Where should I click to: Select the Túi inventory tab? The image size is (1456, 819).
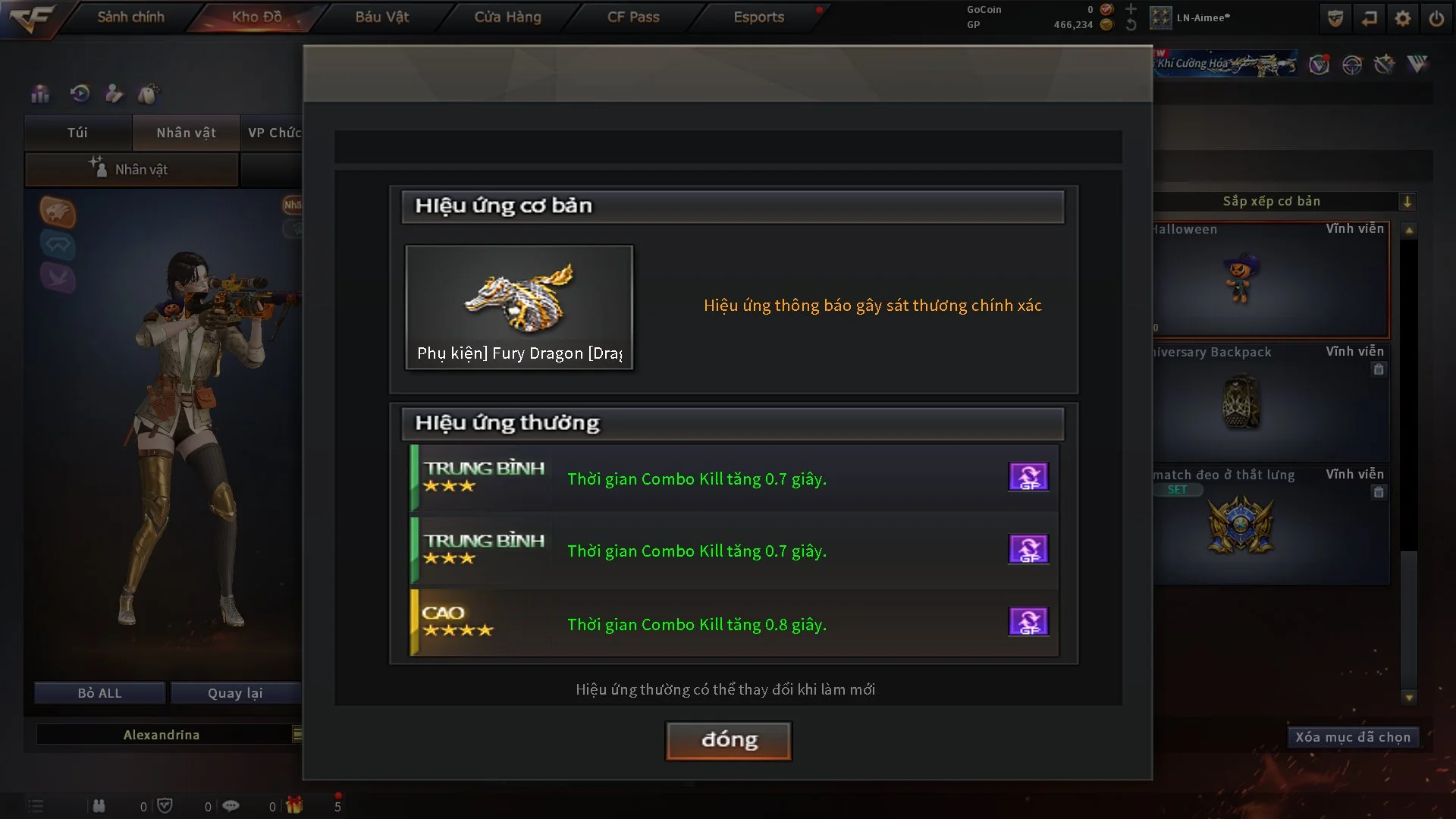[77, 133]
